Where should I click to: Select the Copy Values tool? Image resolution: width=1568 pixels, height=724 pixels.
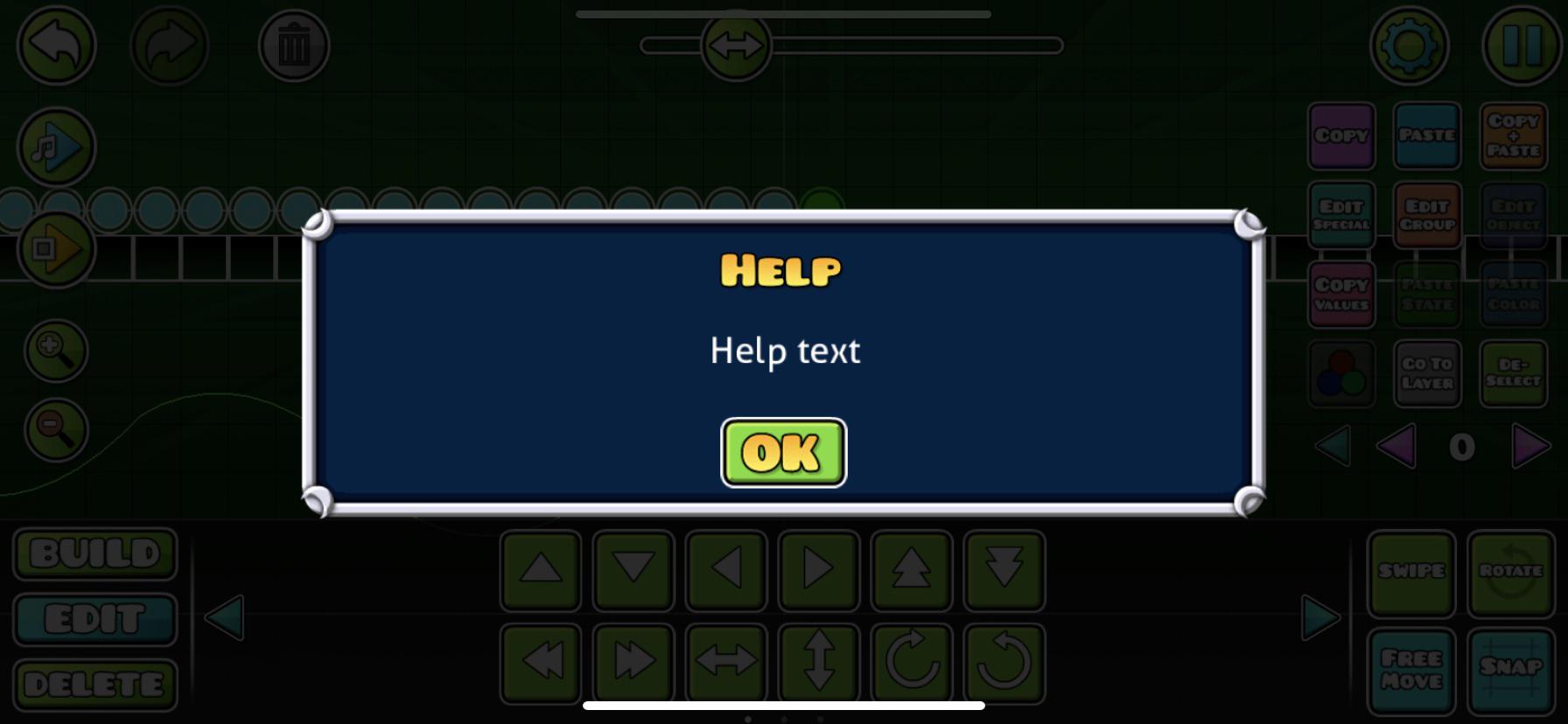click(x=1341, y=294)
